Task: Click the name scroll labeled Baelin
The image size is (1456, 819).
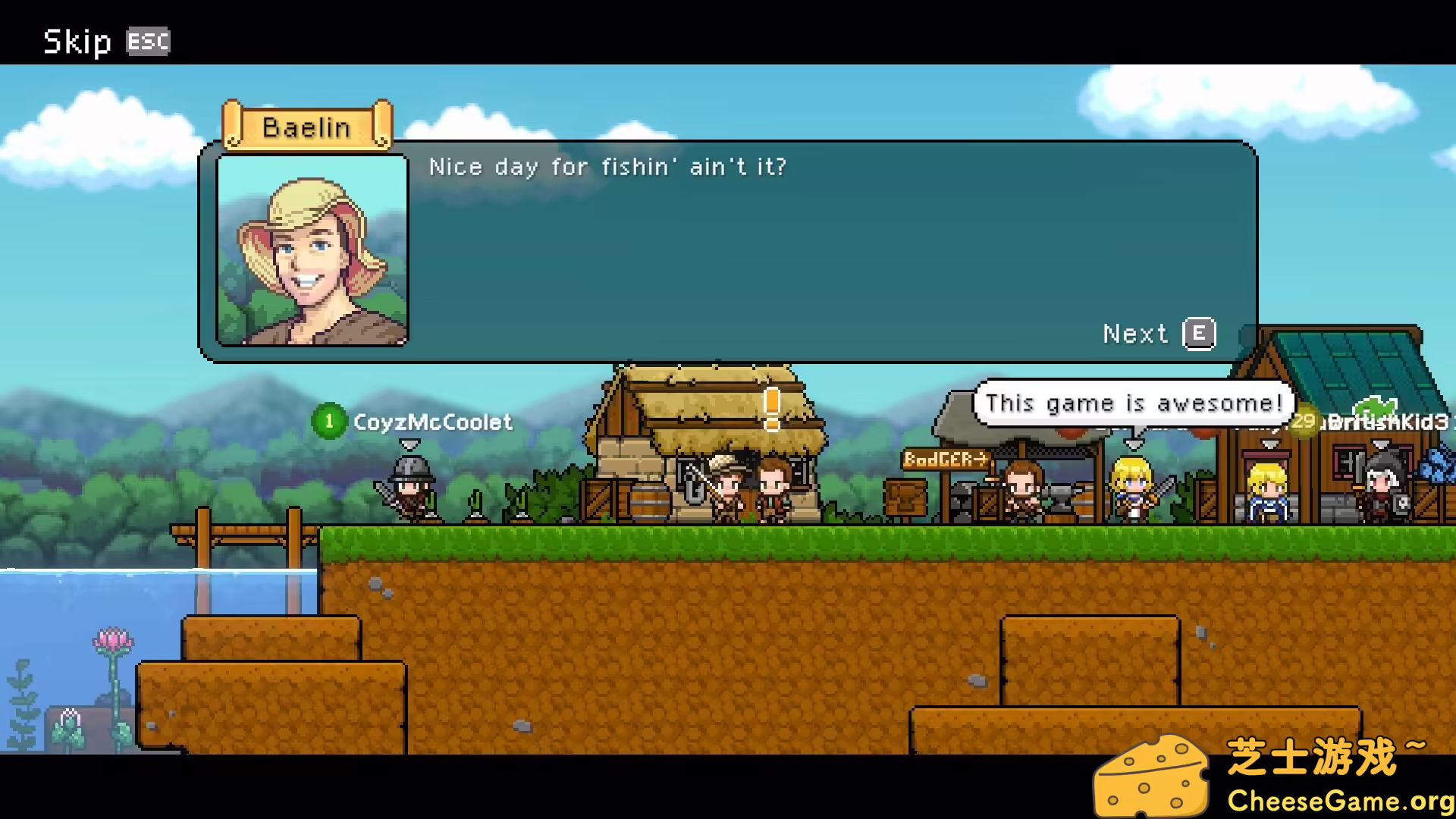Action: [306, 127]
